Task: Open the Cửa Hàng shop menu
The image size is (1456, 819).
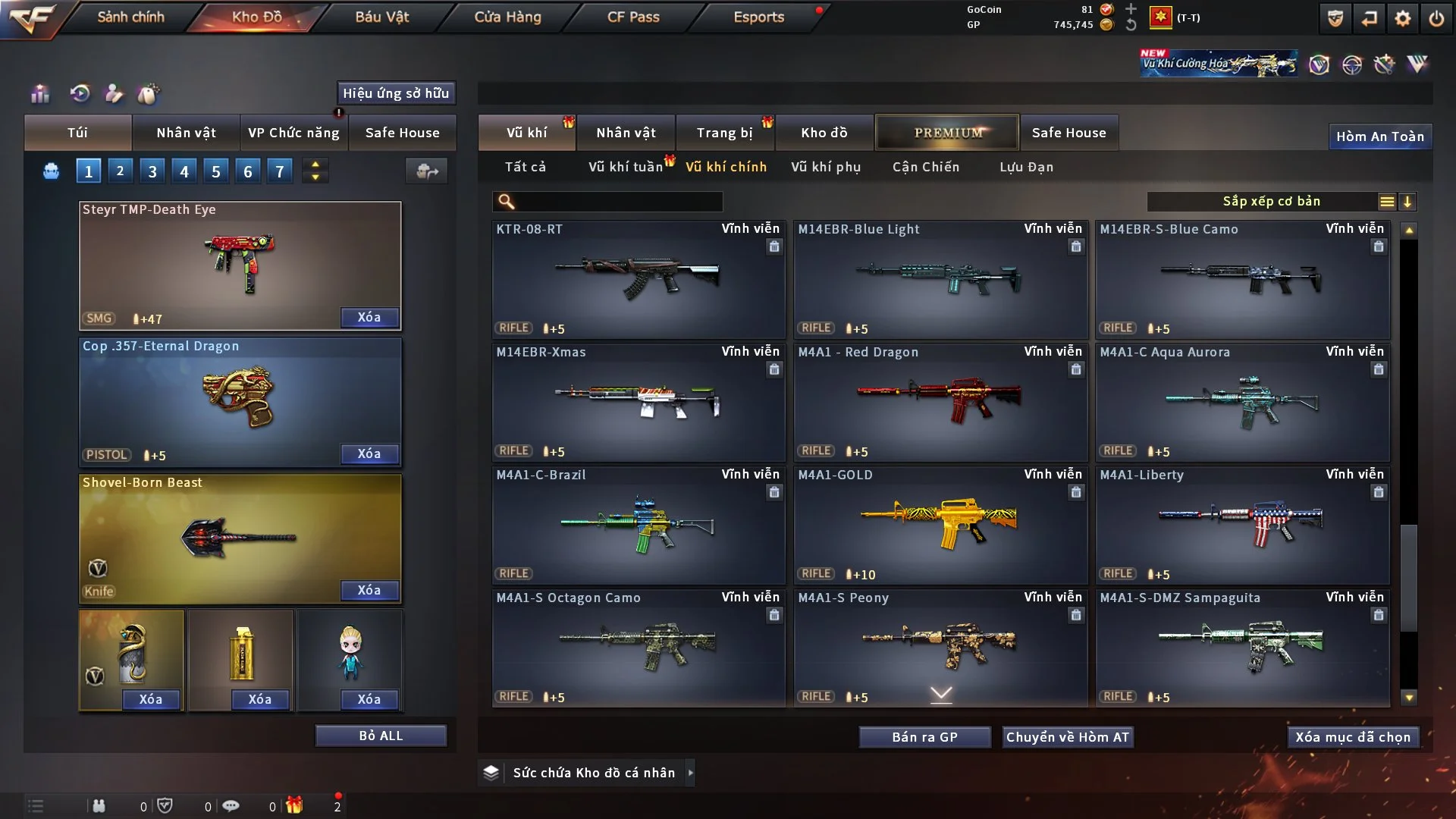Action: [x=507, y=17]
